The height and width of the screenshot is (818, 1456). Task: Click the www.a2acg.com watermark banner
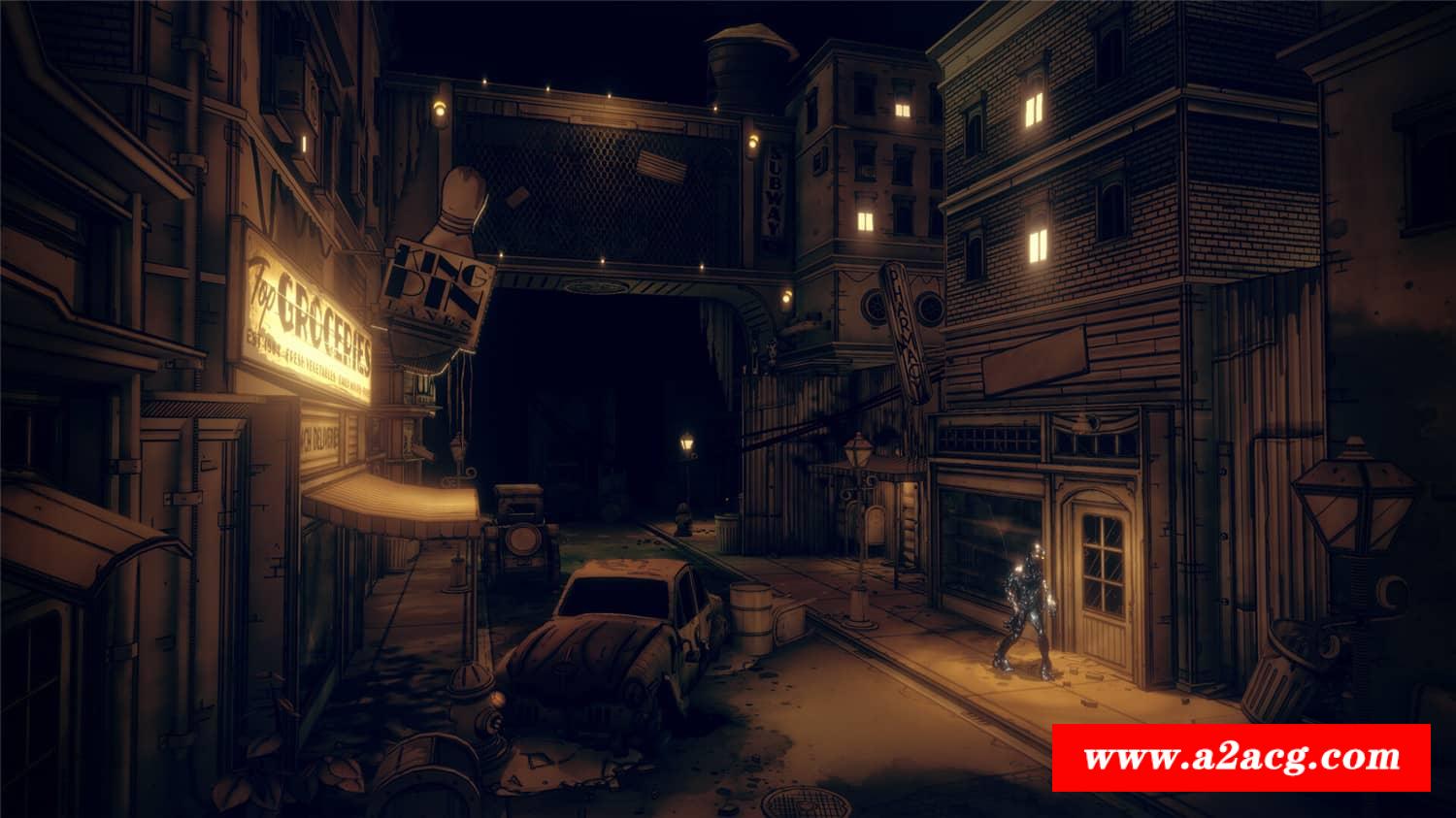[1241, 757]
